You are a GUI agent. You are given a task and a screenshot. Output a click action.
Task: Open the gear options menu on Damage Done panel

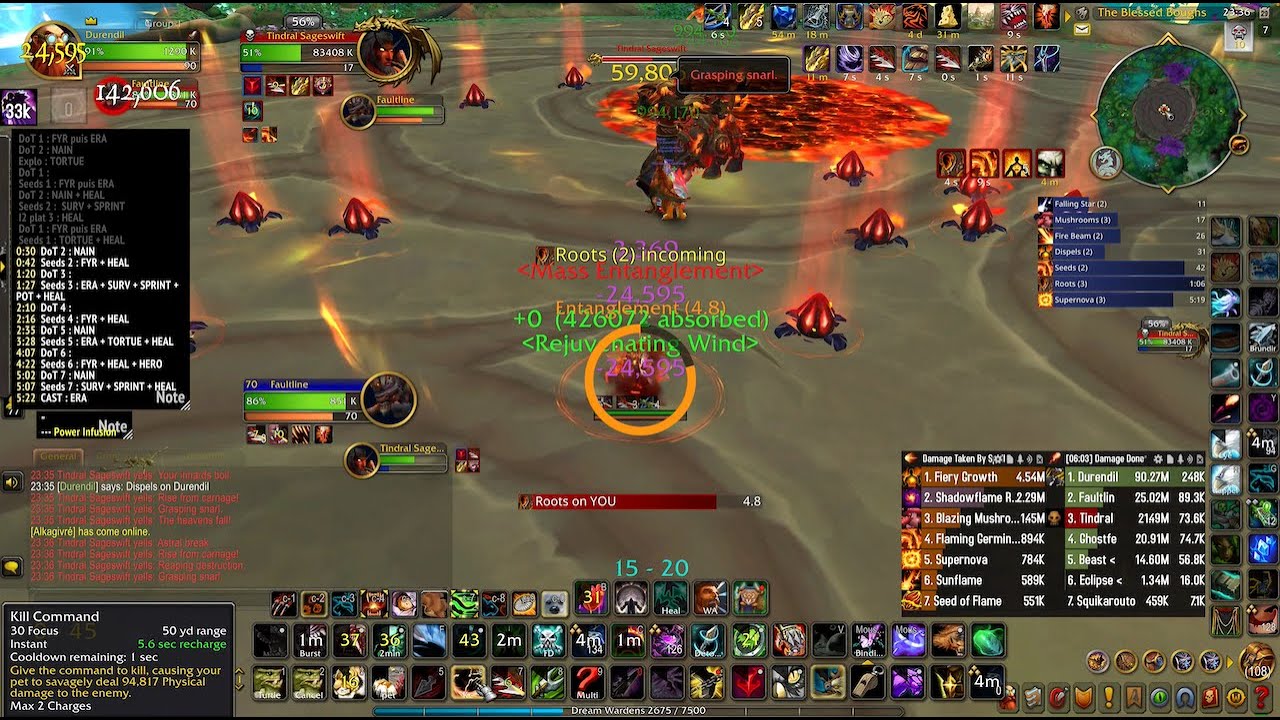[1157, 458]
